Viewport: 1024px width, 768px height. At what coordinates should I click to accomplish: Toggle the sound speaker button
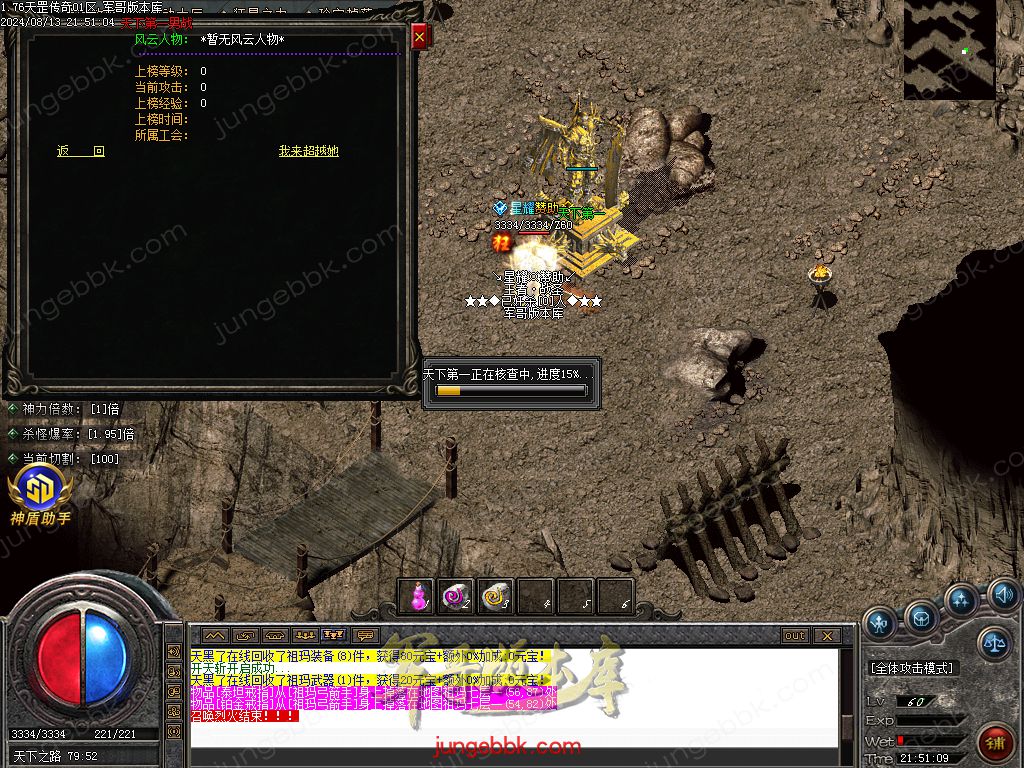tap(1004, 596)
